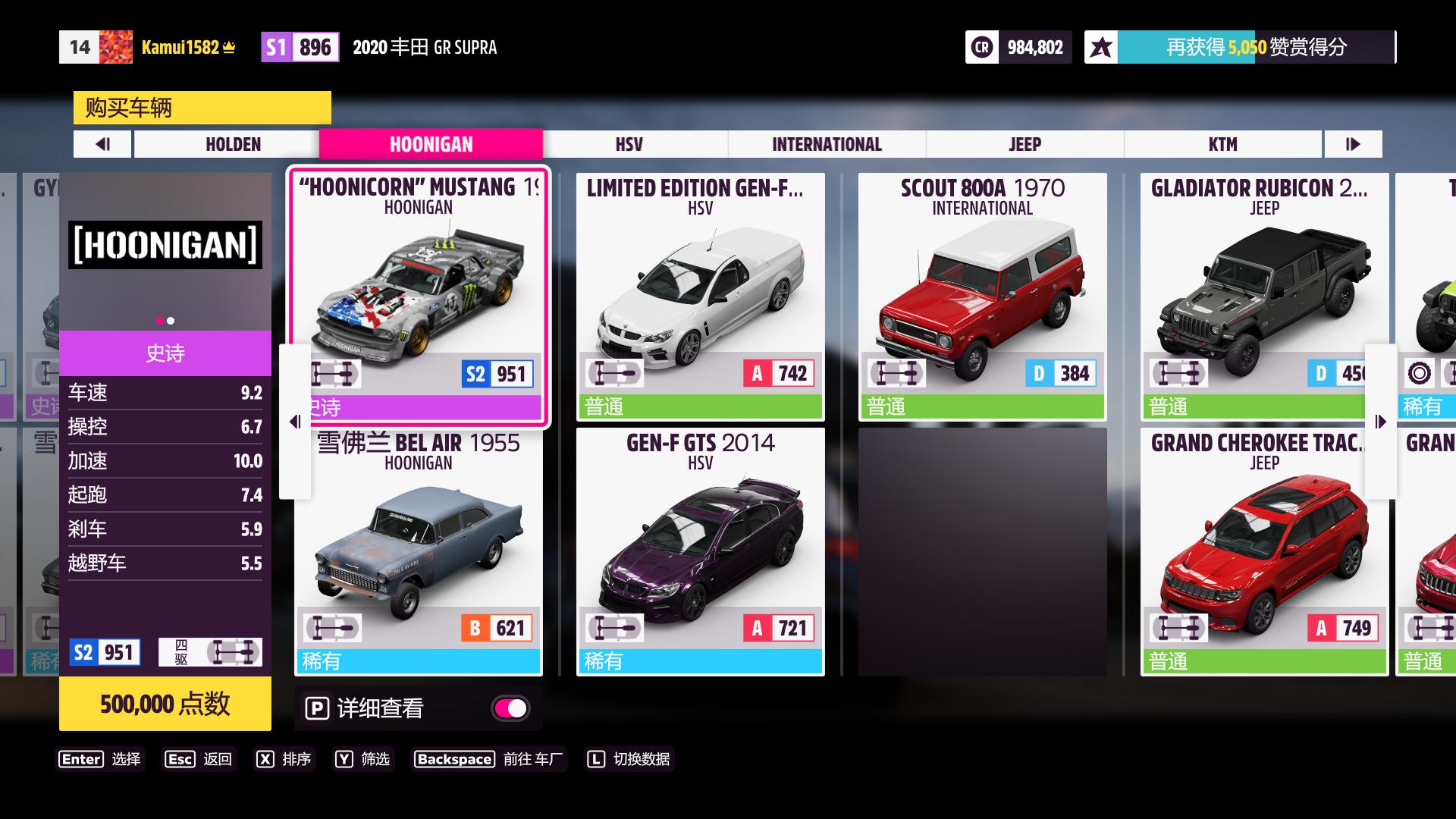Select the HOONIGAN manufacturer tab
The image size is (1456, 819).
coord(431,144)
